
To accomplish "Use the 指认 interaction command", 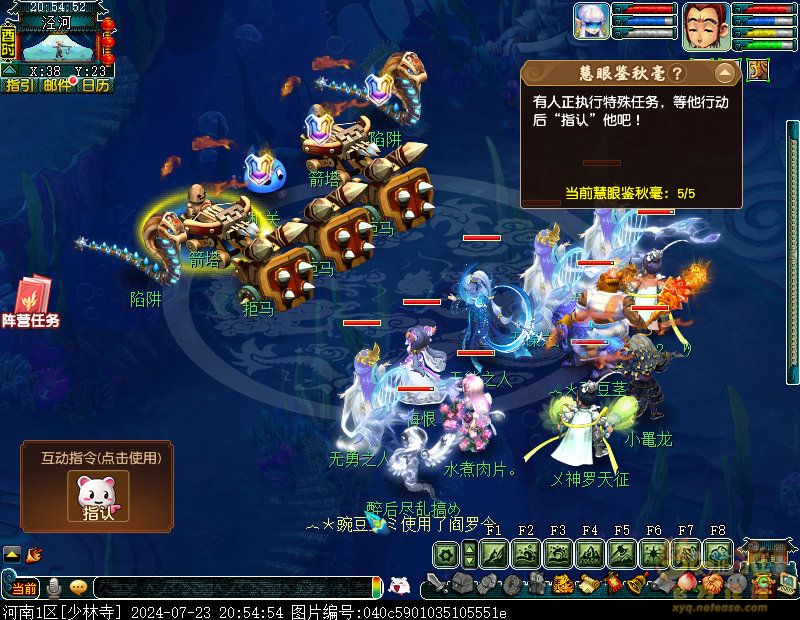I will pyautogui.click(x=97, y=495).
